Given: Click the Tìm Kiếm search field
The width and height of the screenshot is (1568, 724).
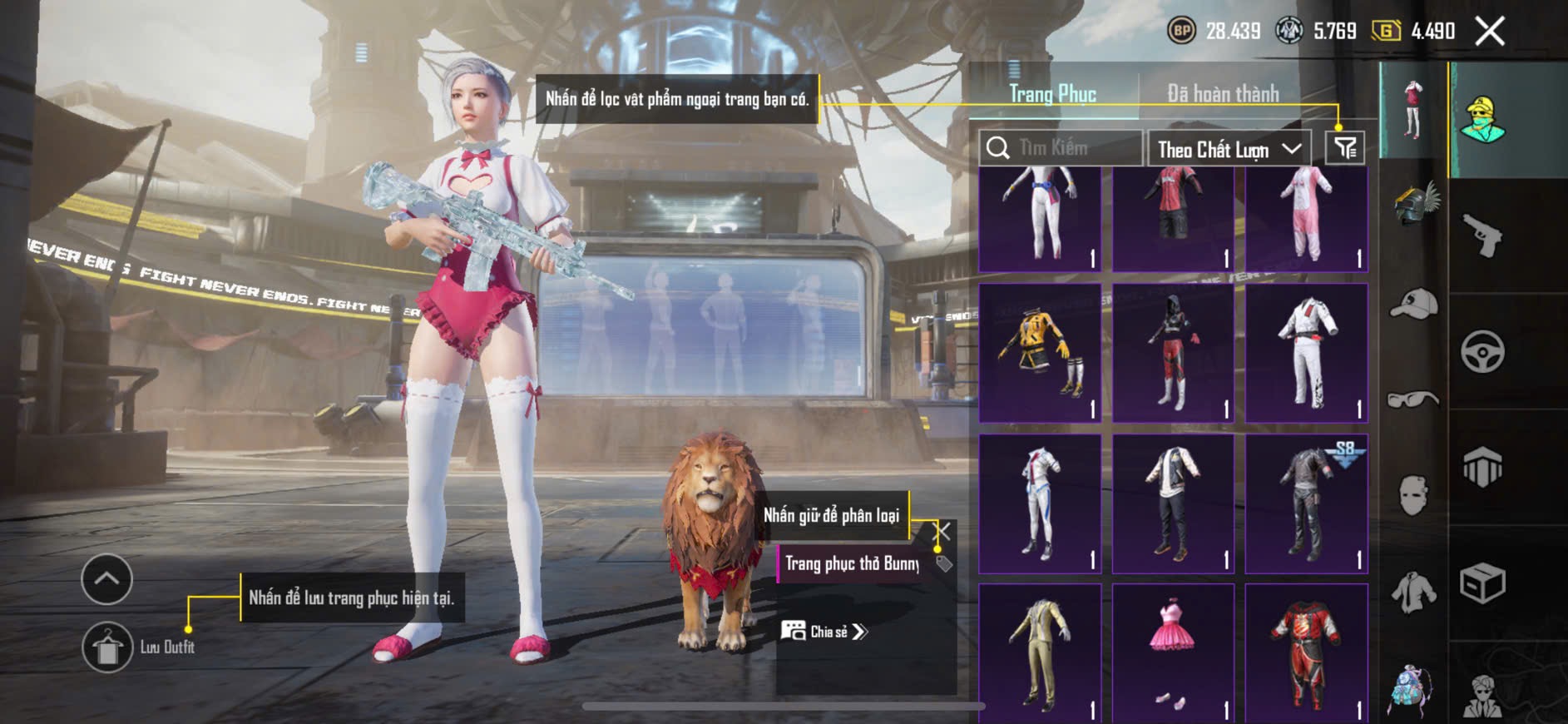Looking at the screenshot, I should (1061, 148).
